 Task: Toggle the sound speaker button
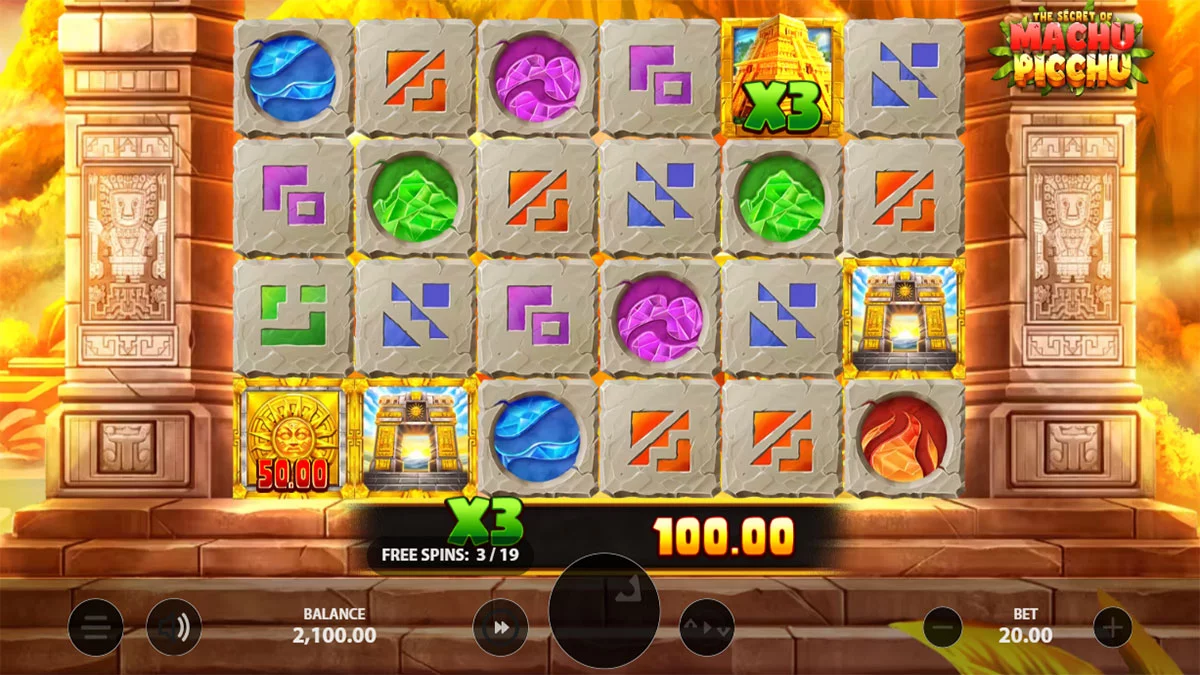(174, 628)
